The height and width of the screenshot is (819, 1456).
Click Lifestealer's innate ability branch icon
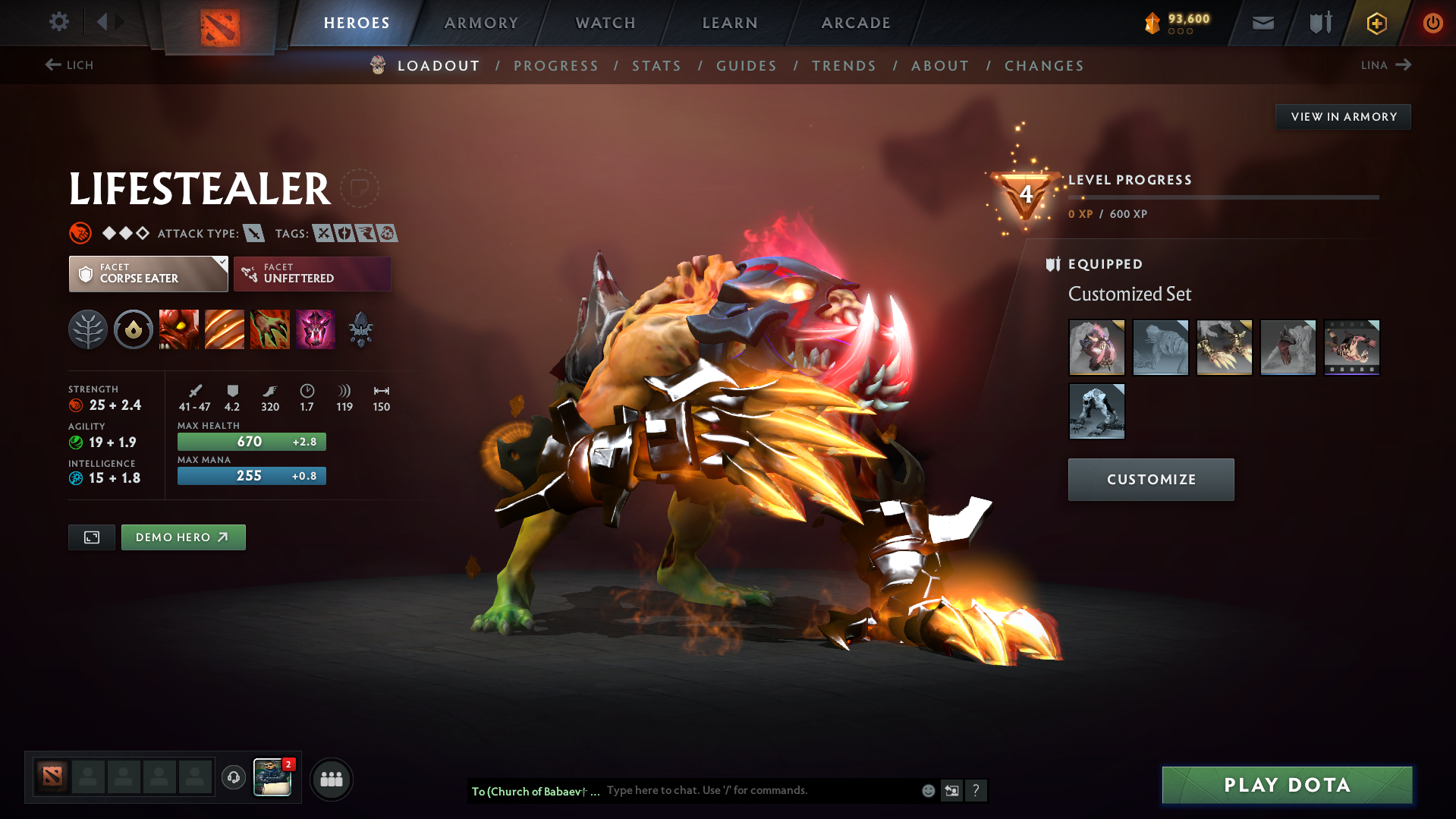[88, 329]
